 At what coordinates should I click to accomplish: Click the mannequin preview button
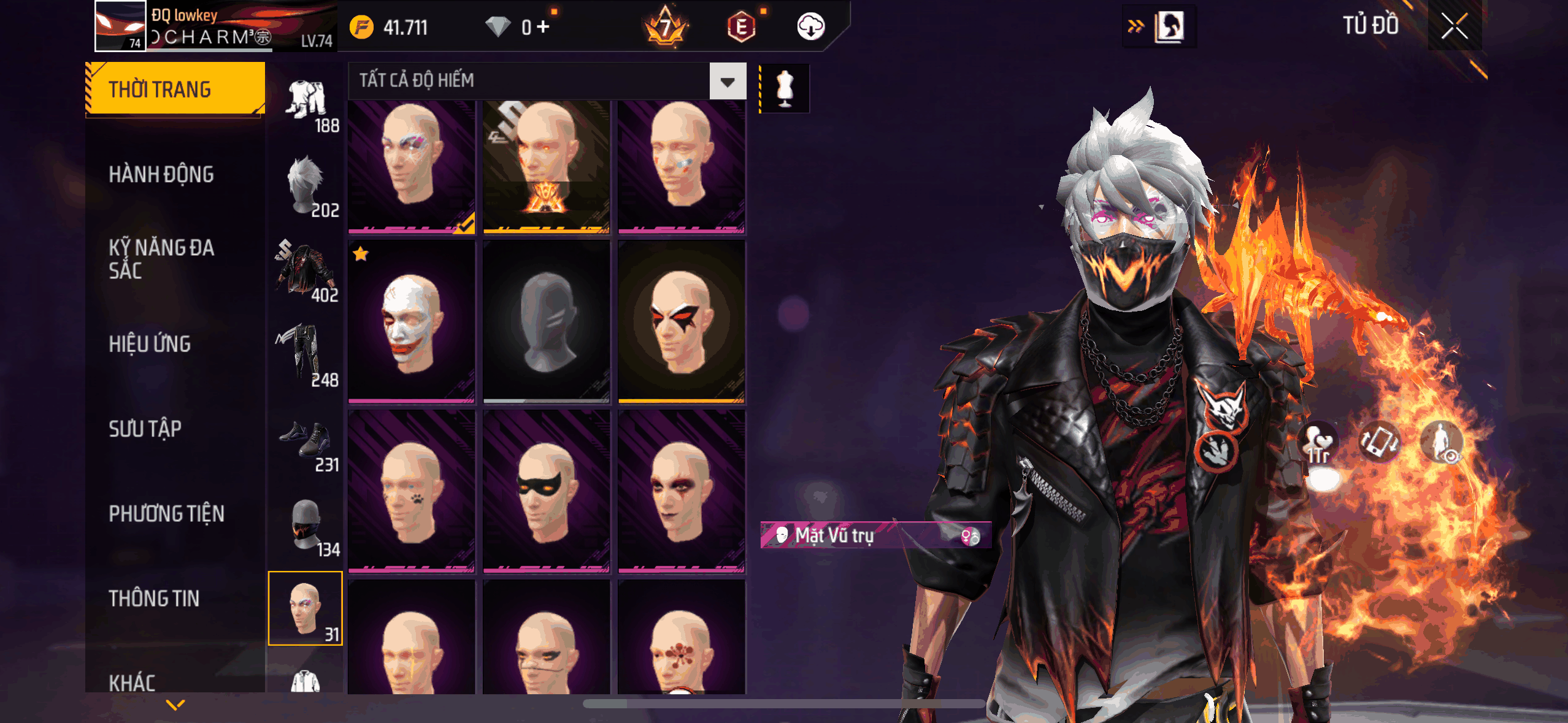(785, 88)
